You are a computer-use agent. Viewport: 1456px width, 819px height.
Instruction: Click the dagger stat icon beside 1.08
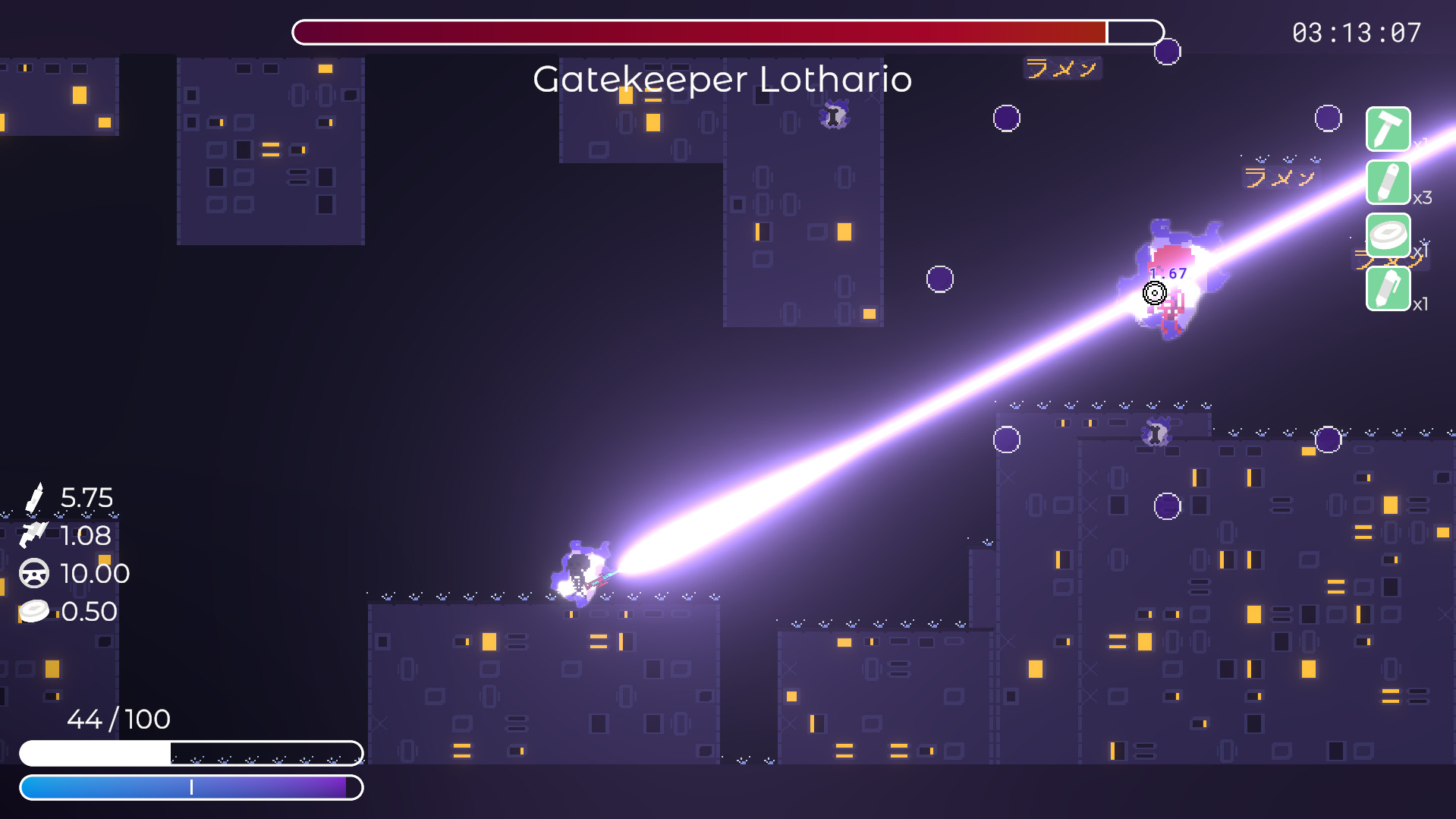[33, 536]
